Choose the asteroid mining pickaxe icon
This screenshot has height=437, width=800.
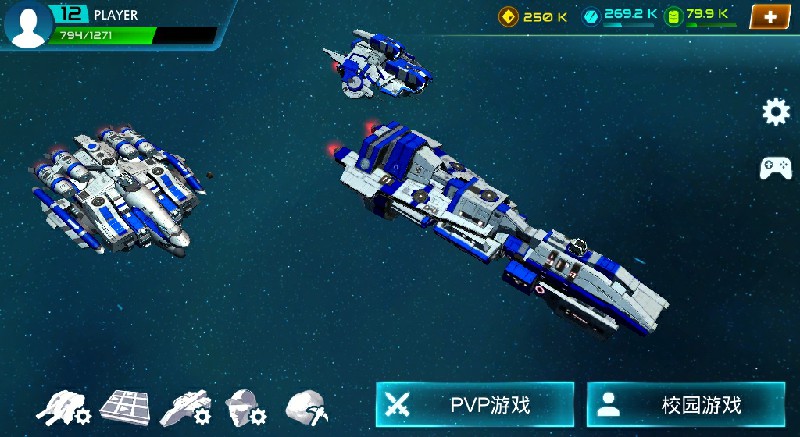[x=307, y=407]
